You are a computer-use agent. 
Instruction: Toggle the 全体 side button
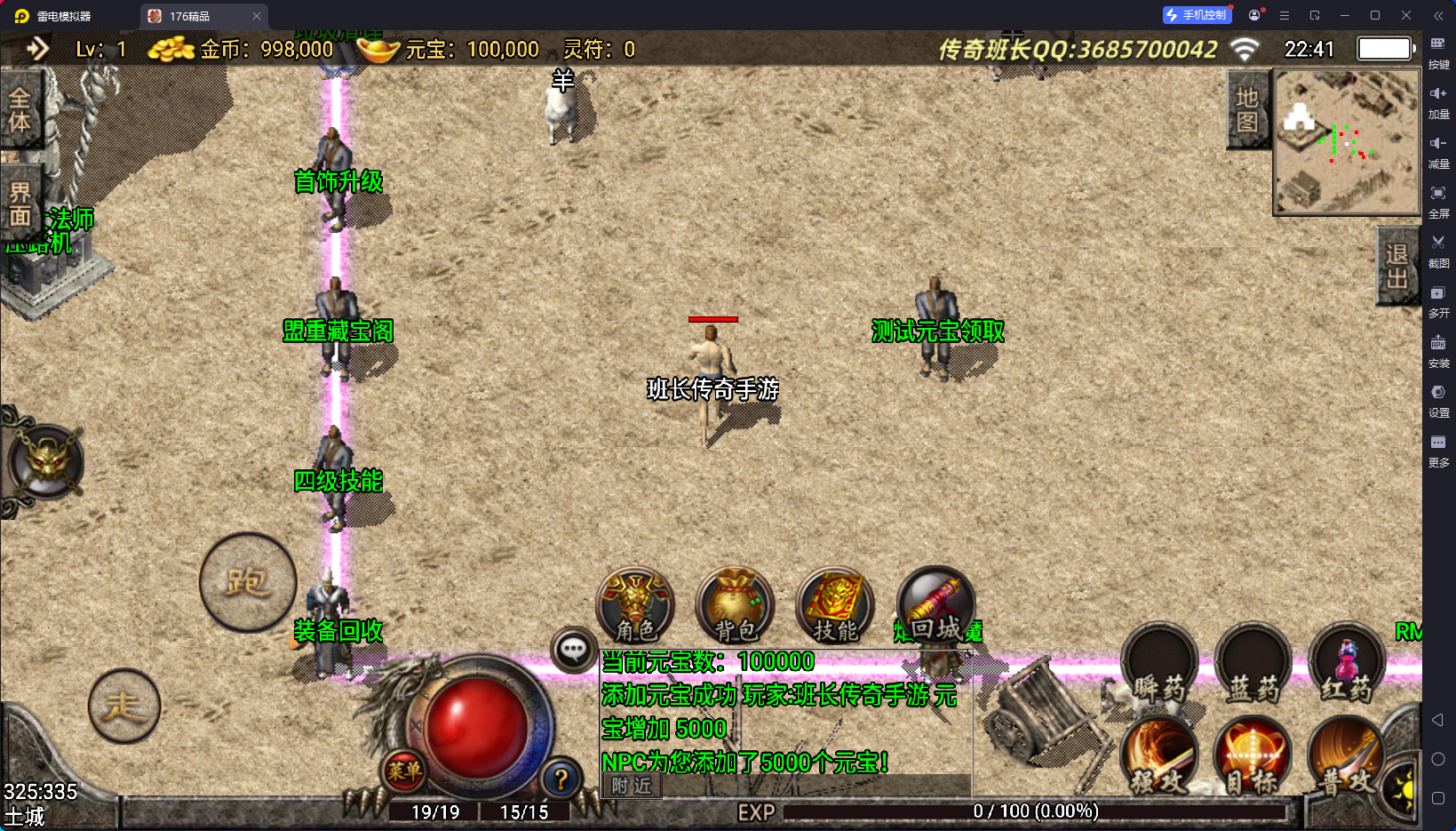coord(20,110)
